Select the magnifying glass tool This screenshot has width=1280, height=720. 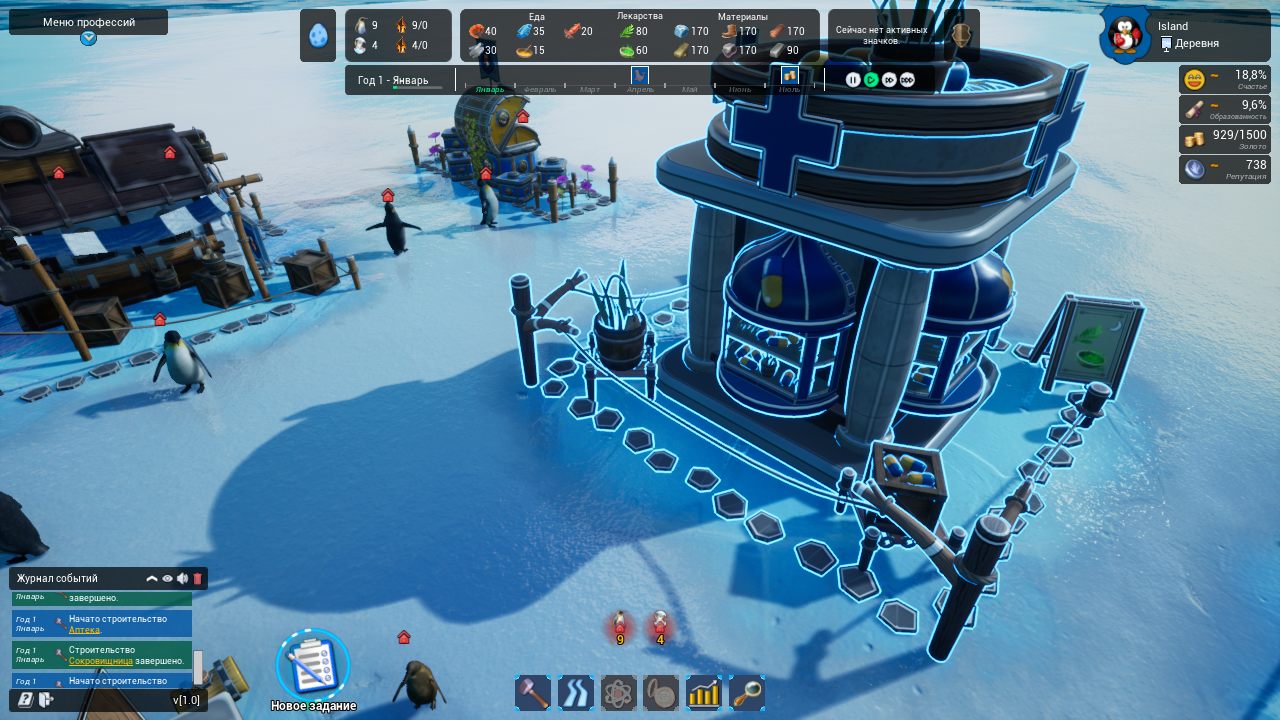point(747,692)
